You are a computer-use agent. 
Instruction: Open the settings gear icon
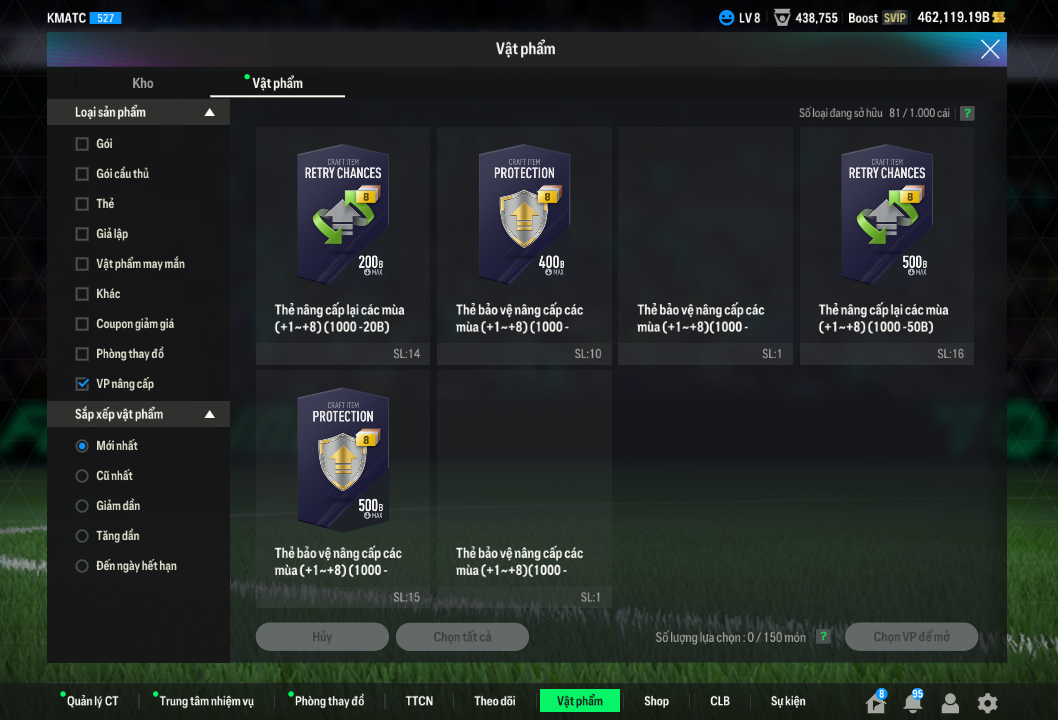point(987,703)
